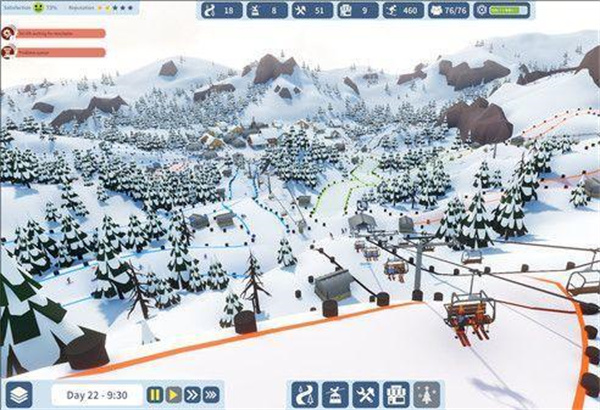The image size is (600, 410).
Task: Switch to double fast-forward speed
Action: 191,395
